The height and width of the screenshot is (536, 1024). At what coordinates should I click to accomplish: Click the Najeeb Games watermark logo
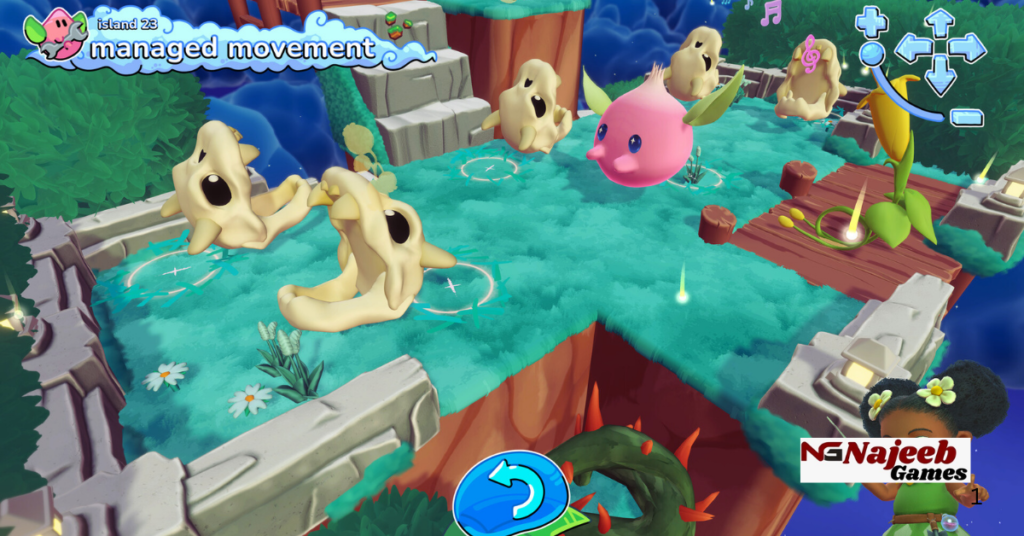[x=884, y=460]
